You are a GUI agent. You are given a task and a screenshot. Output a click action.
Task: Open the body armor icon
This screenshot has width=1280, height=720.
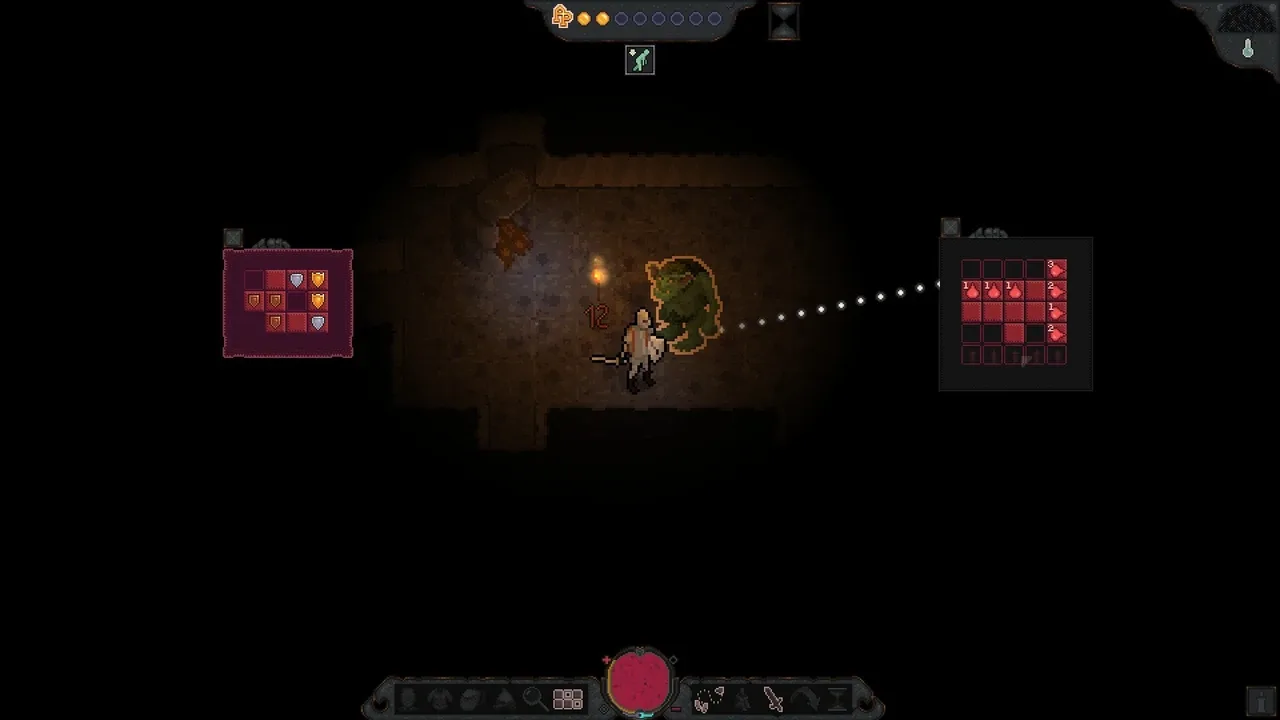(x=440, y=699)
